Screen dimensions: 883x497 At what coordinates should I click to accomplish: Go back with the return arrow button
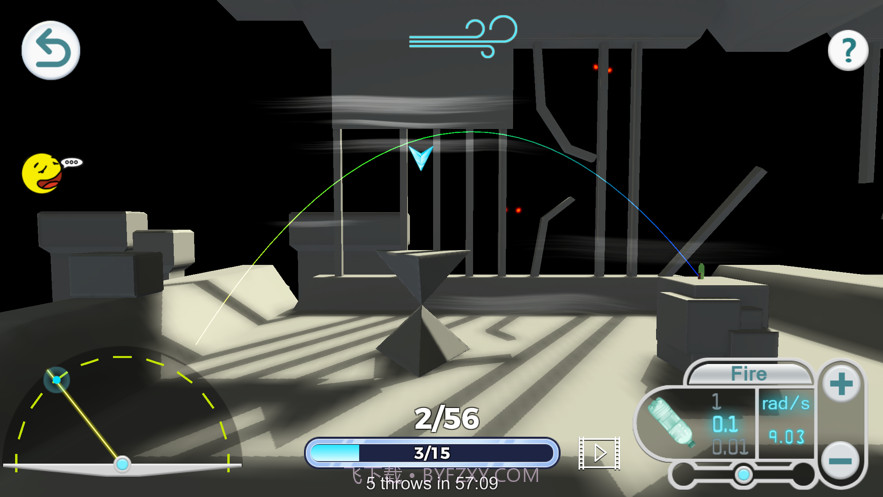tap(50, 50)
